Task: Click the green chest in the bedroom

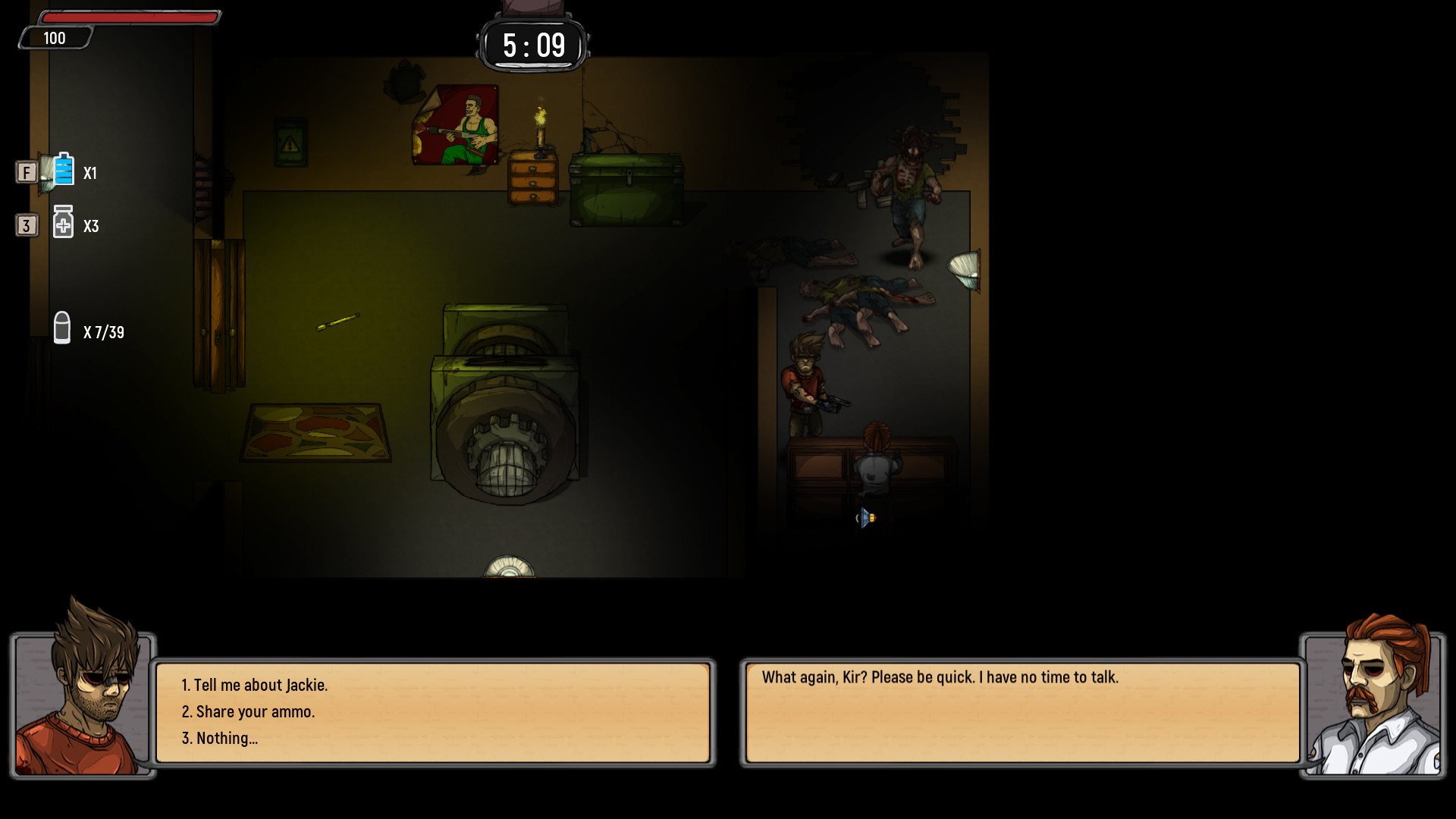Action: click(626, 190)
